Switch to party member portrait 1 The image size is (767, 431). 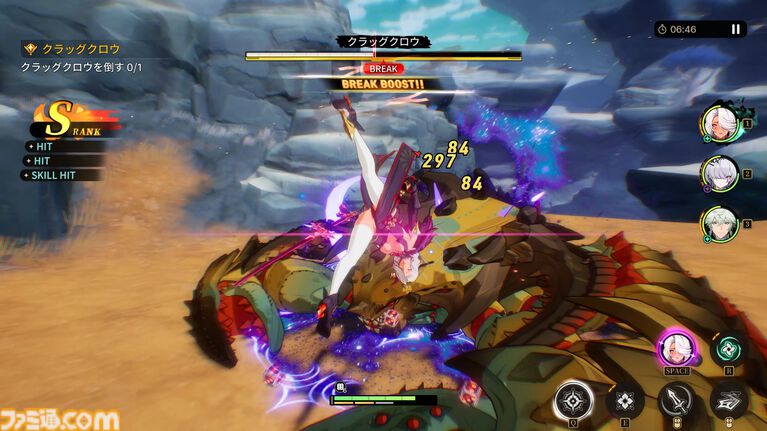tap(719, 123)
